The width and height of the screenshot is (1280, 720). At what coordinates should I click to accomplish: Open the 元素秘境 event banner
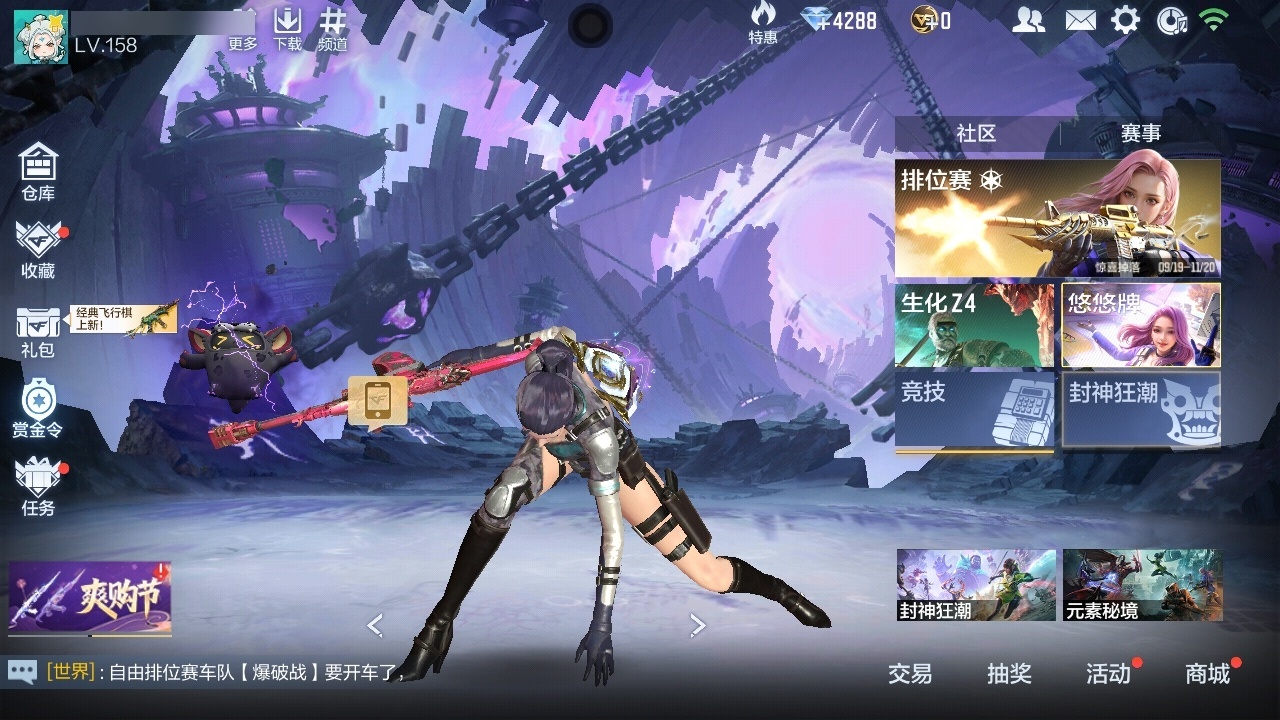tap(1142, 584)
